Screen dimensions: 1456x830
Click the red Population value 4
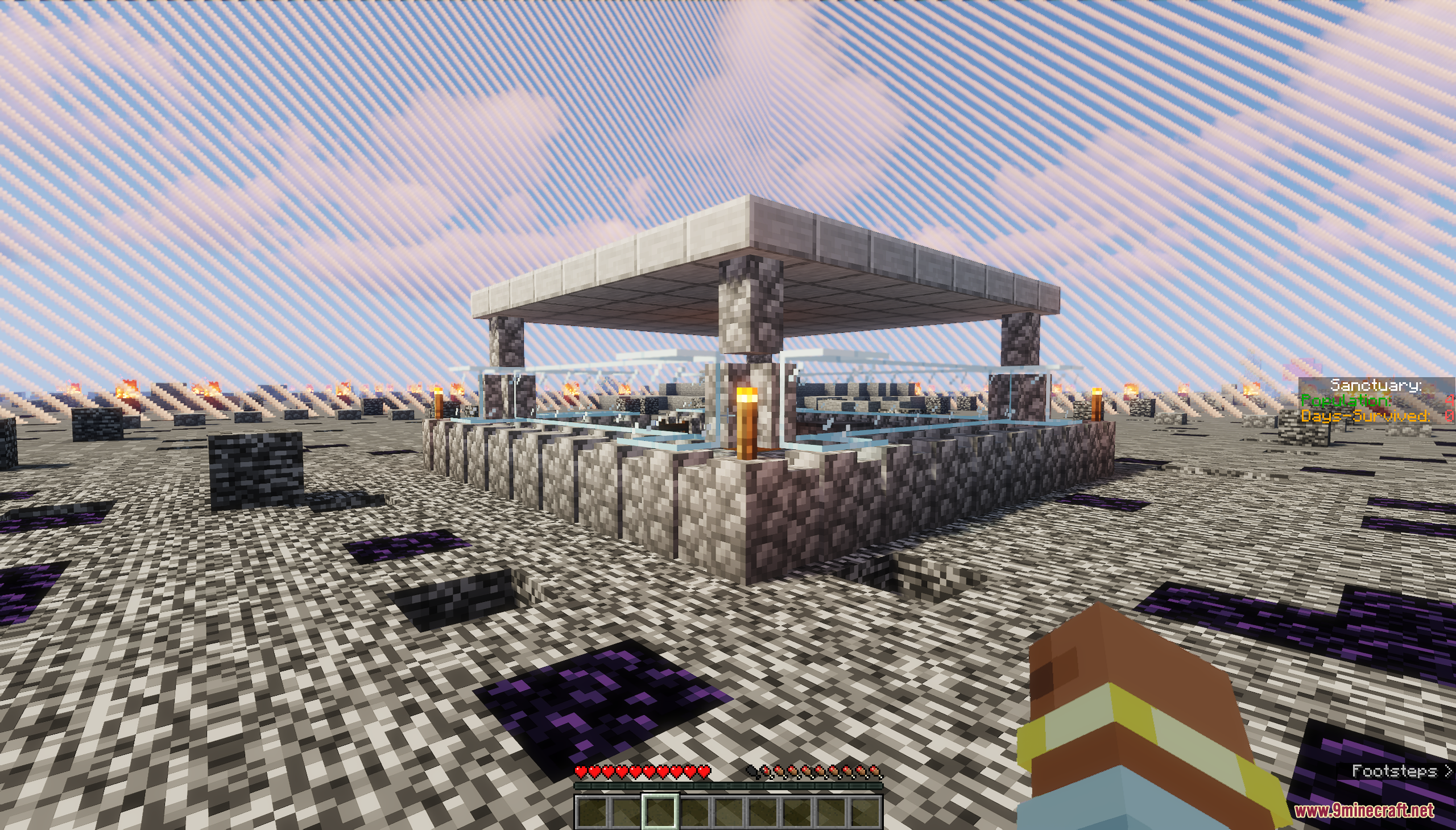(1451, 400)
